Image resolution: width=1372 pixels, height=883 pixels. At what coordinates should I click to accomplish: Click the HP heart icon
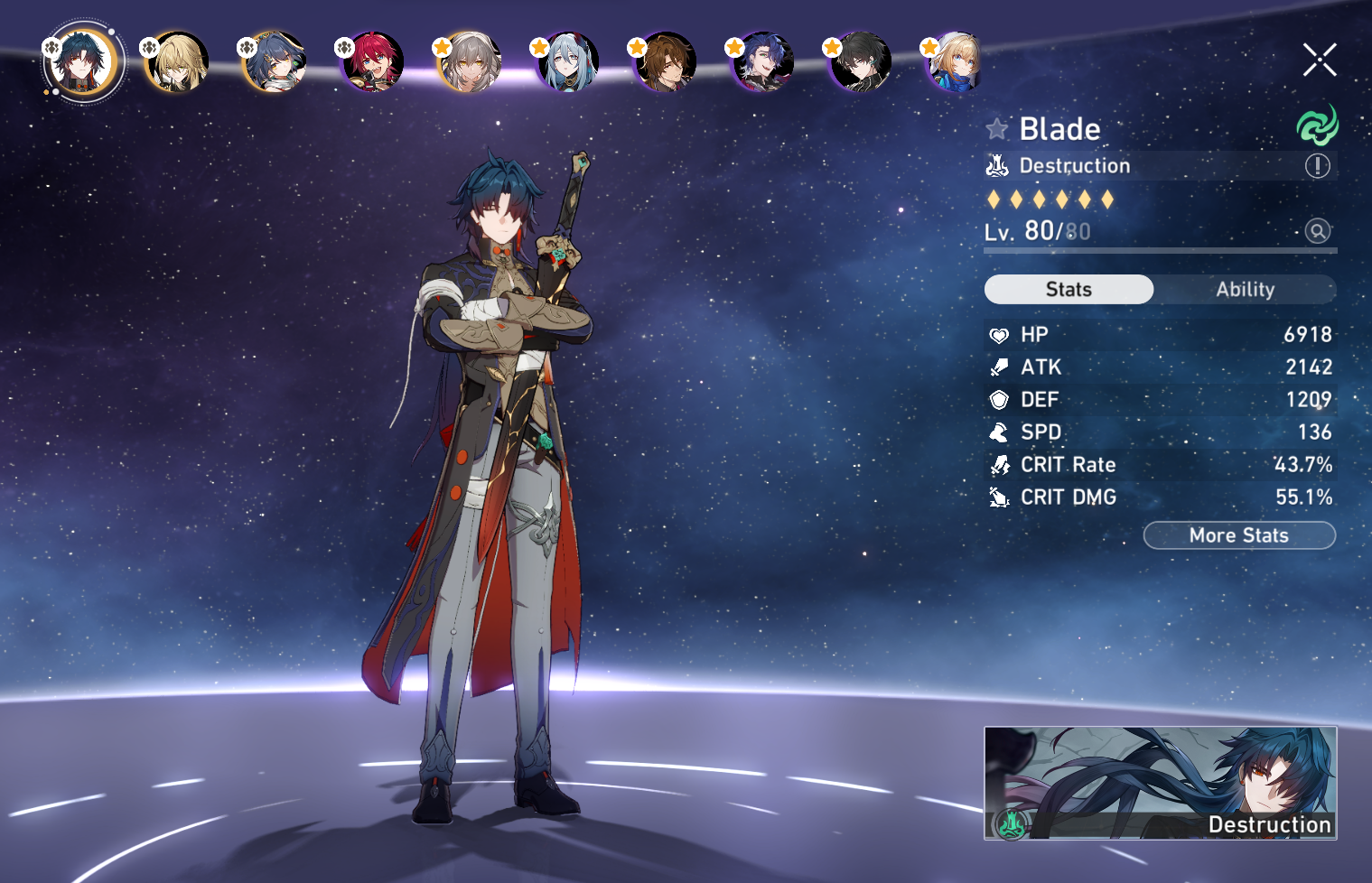point(999,334)
